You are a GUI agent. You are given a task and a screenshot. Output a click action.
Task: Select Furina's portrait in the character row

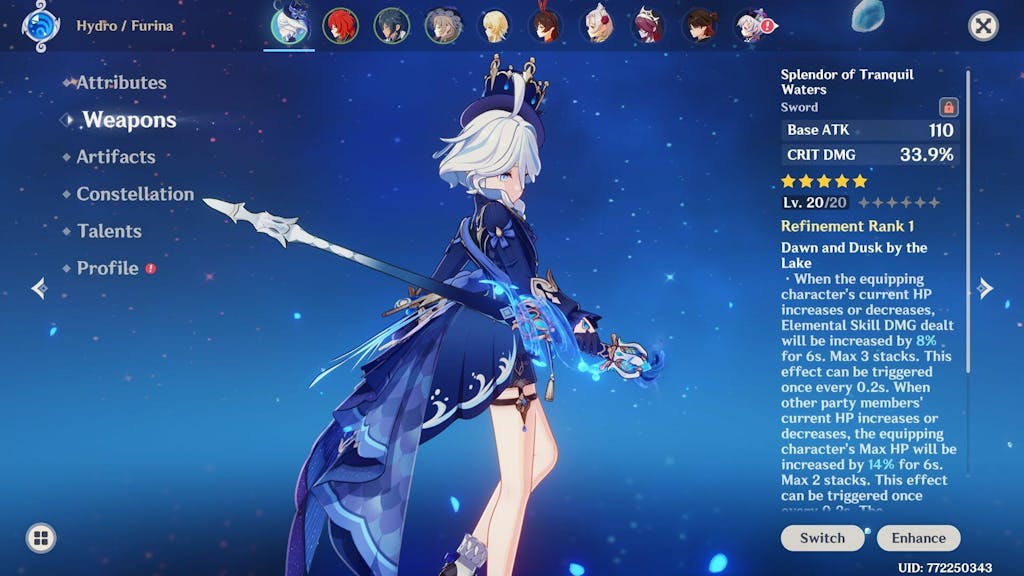pos(290,25)
